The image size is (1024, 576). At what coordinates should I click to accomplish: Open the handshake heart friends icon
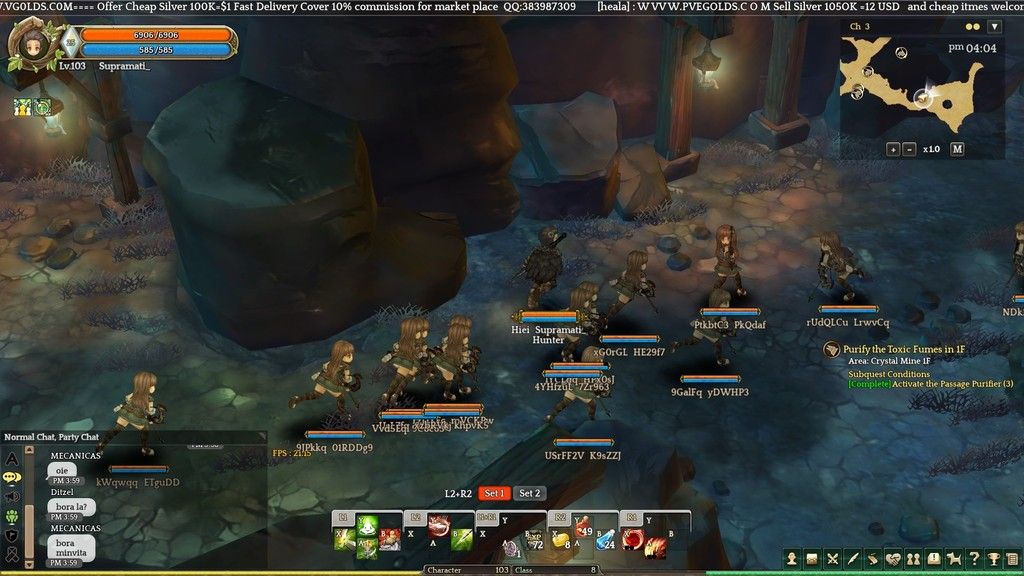[x=894, y=558]
